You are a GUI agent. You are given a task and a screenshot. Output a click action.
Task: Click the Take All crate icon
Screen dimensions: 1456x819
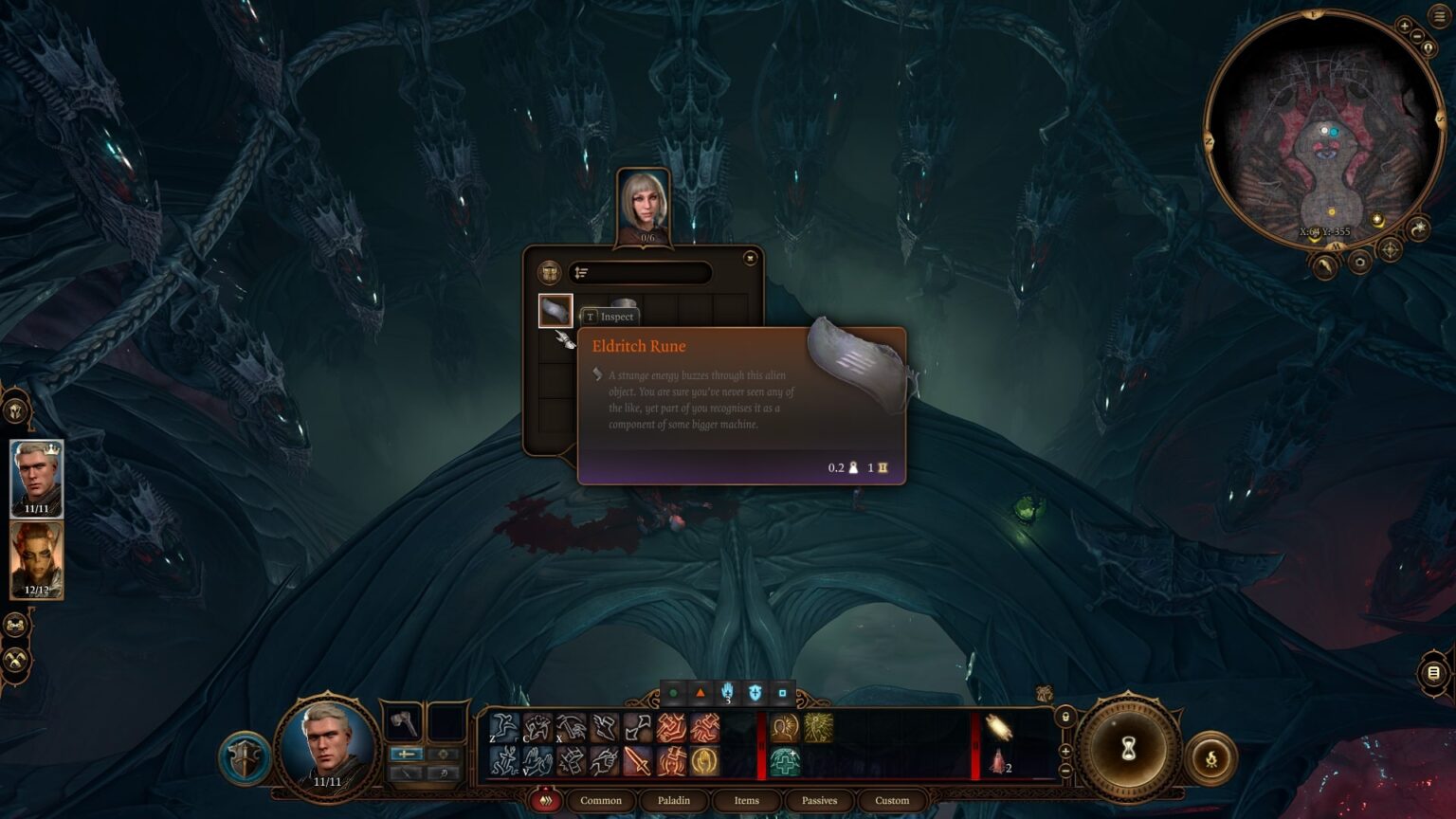[551, 272]
